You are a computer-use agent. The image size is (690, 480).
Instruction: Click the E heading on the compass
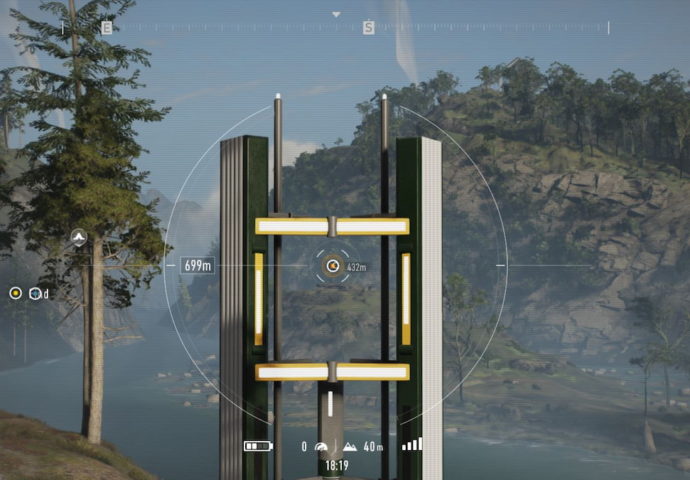(106, 28)
